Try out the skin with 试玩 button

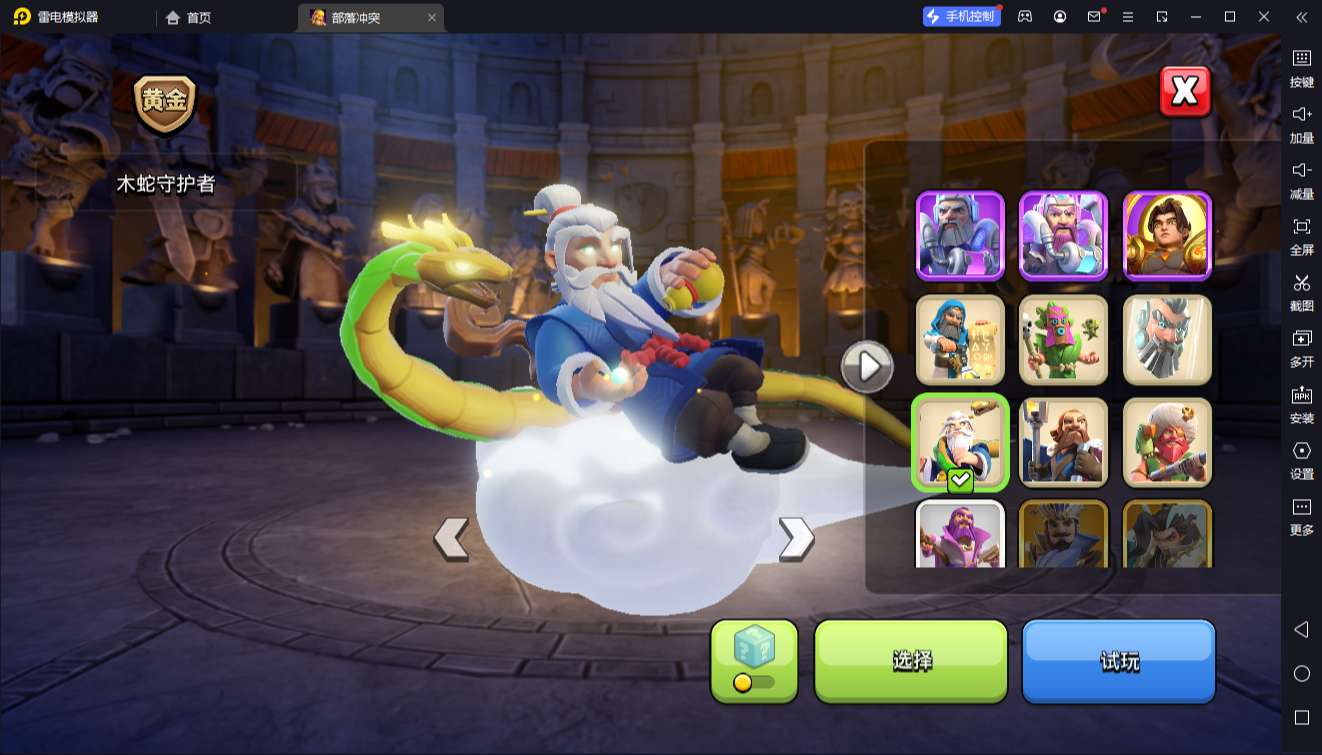tap(1118, 660)
